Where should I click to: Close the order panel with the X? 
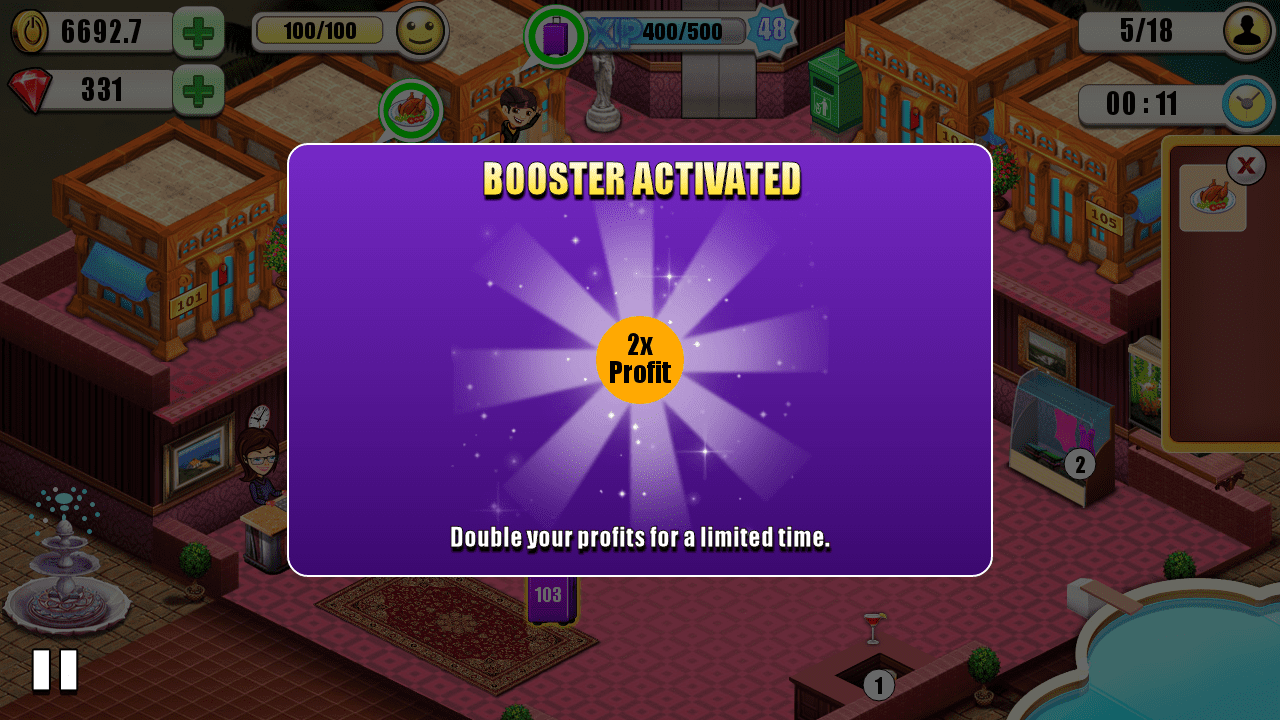pyautogui.click(x=1246, y=165)
